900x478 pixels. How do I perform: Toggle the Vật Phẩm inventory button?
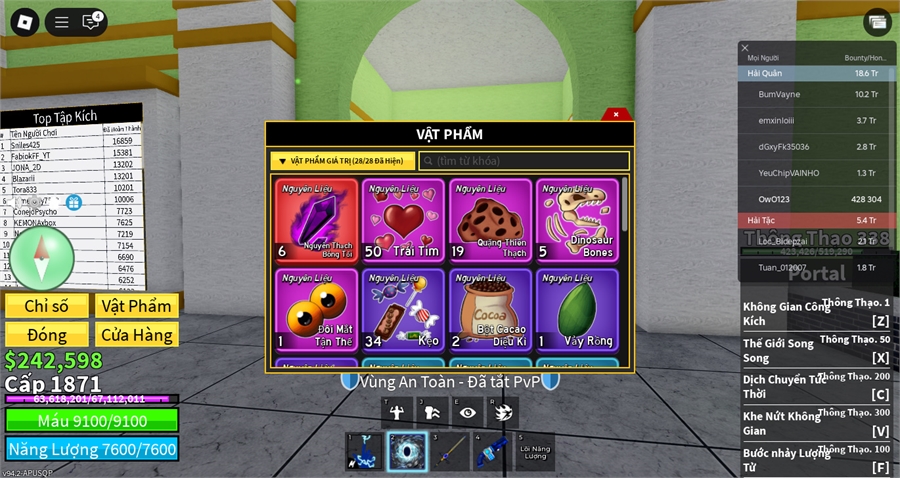pyautogui.click(x=137, y=306)
